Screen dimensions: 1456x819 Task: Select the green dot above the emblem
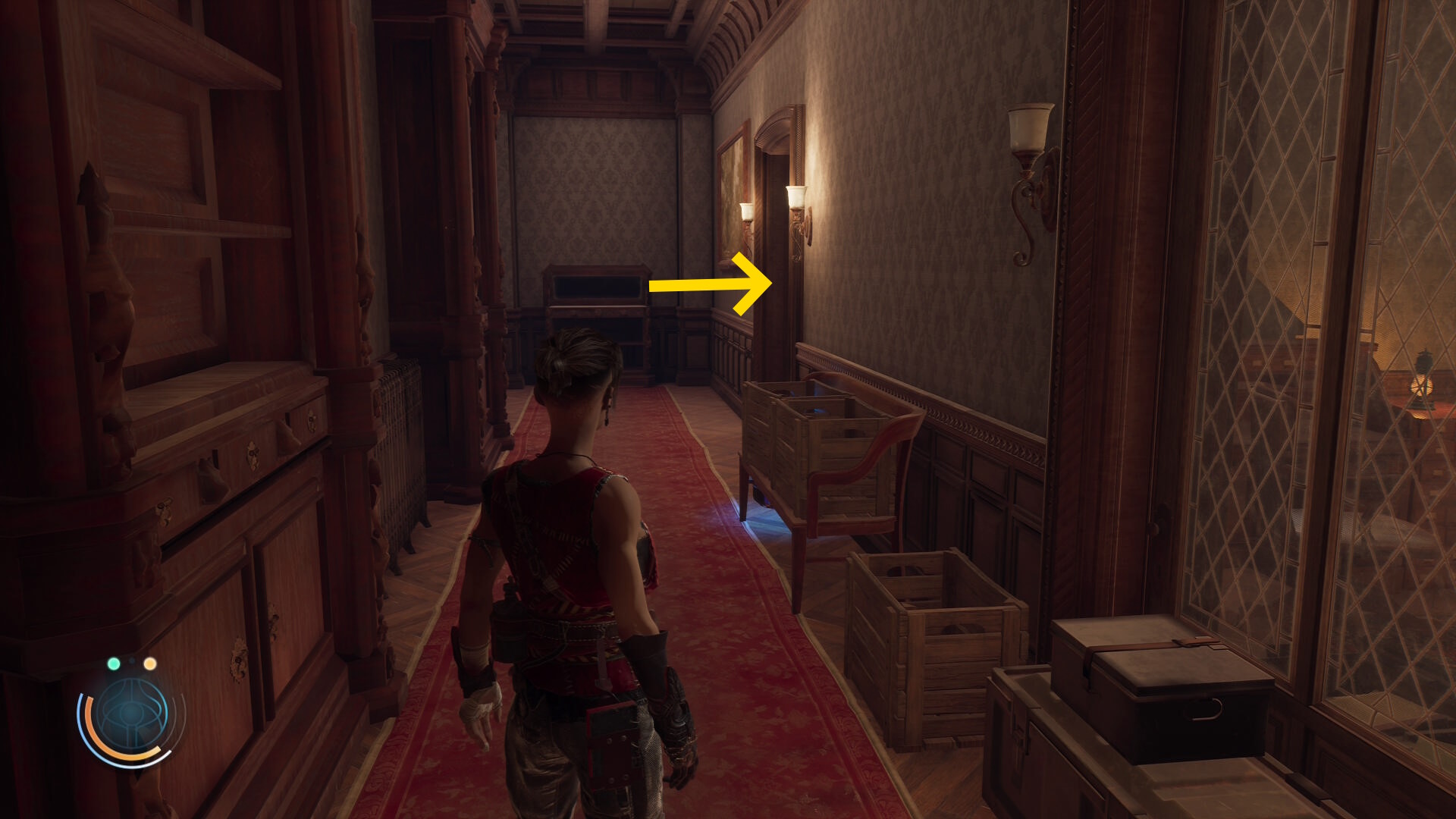(114, 664)
